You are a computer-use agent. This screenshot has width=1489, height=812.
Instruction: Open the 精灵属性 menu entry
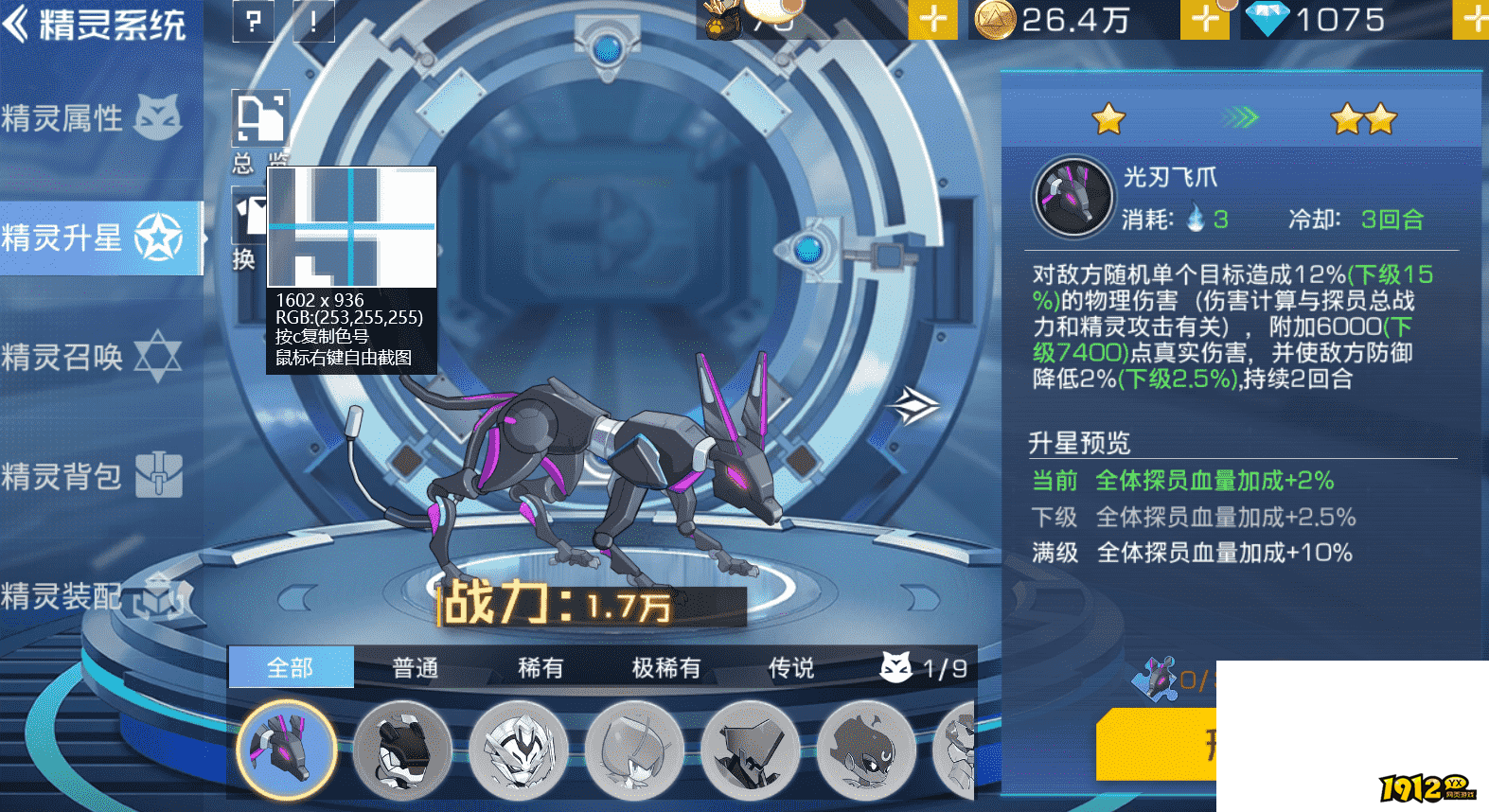click(x=93, y=118)
